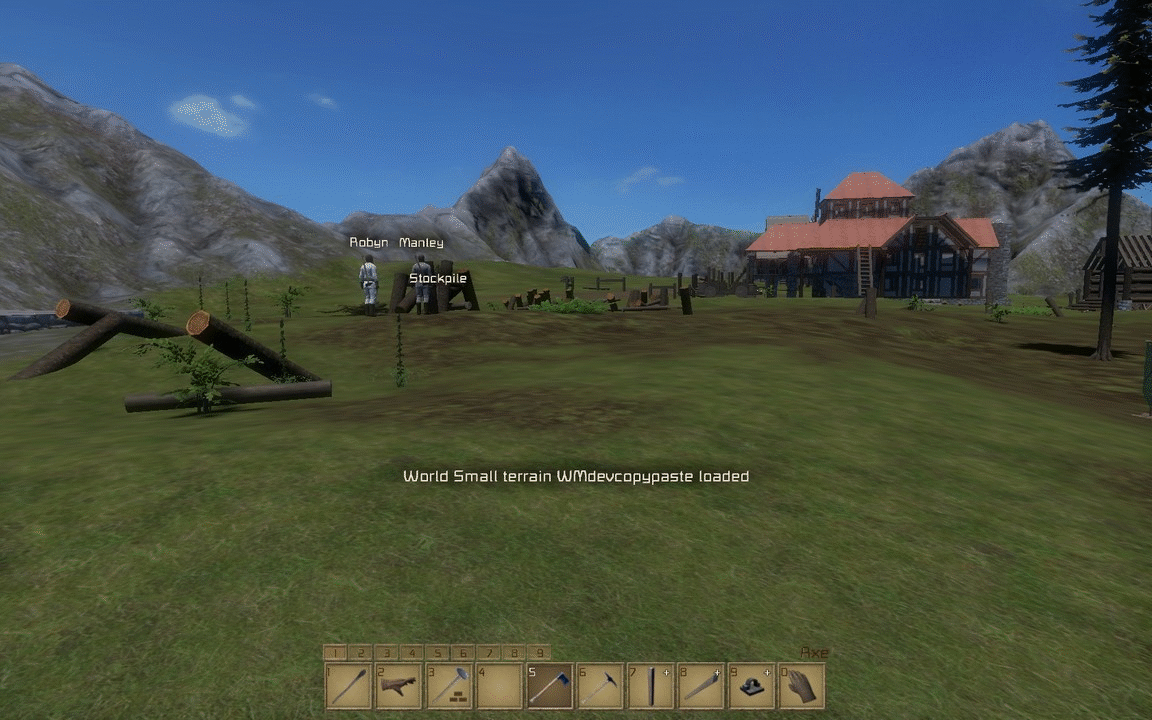Select the leather glove in slot 2
Viewport: 1152px width, 720px height.
tap(398, 686)
